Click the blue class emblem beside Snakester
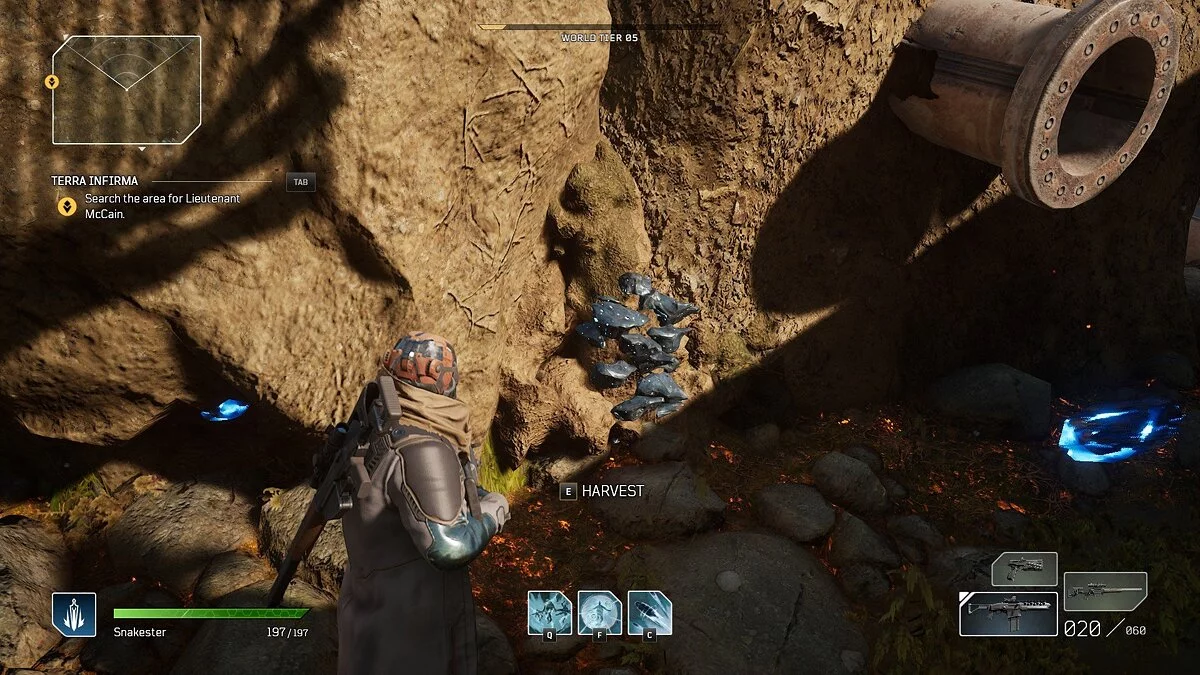The width and height of the screenshot is (1200, 675). pyautogui.click(x=74, y=614)
